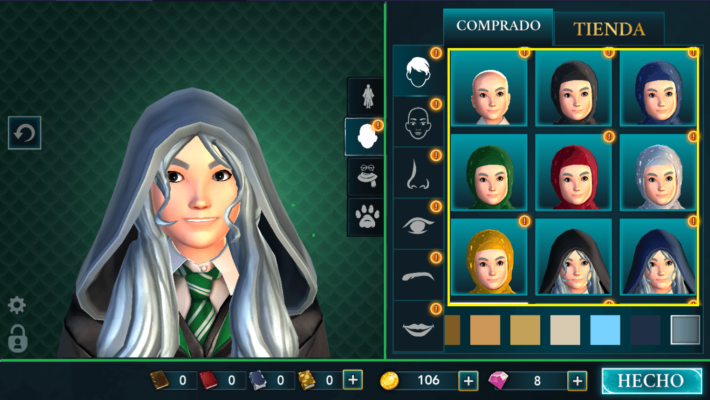Switch to the pet paw section
This screenshot has width=710, height=400.
click(366, 214)
